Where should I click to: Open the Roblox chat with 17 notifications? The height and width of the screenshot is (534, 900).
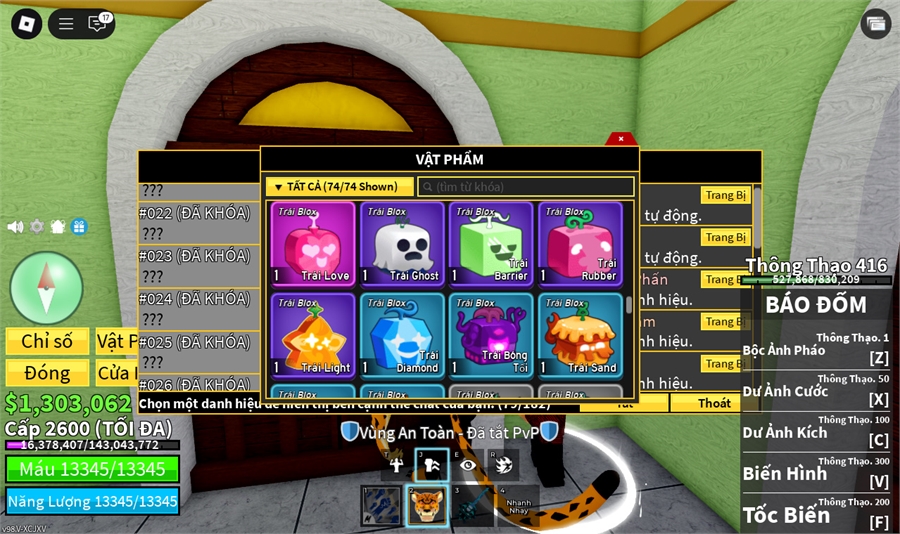(x=98, y=24)
